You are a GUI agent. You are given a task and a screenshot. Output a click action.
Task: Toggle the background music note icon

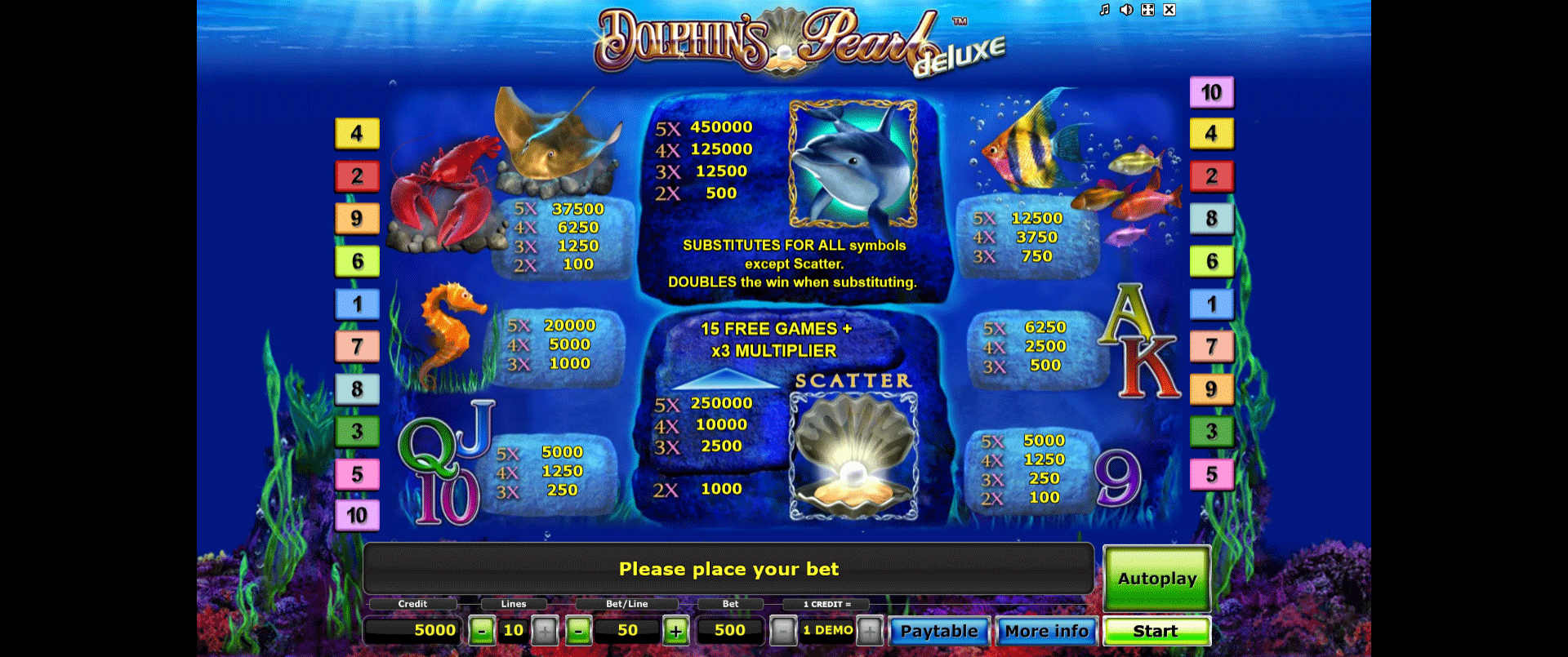click(1104, 10)
